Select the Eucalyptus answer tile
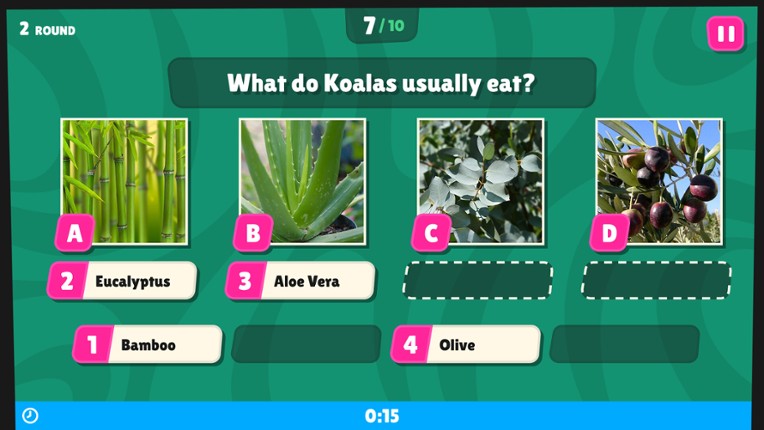Screen dimensions: 764x430 122,281
